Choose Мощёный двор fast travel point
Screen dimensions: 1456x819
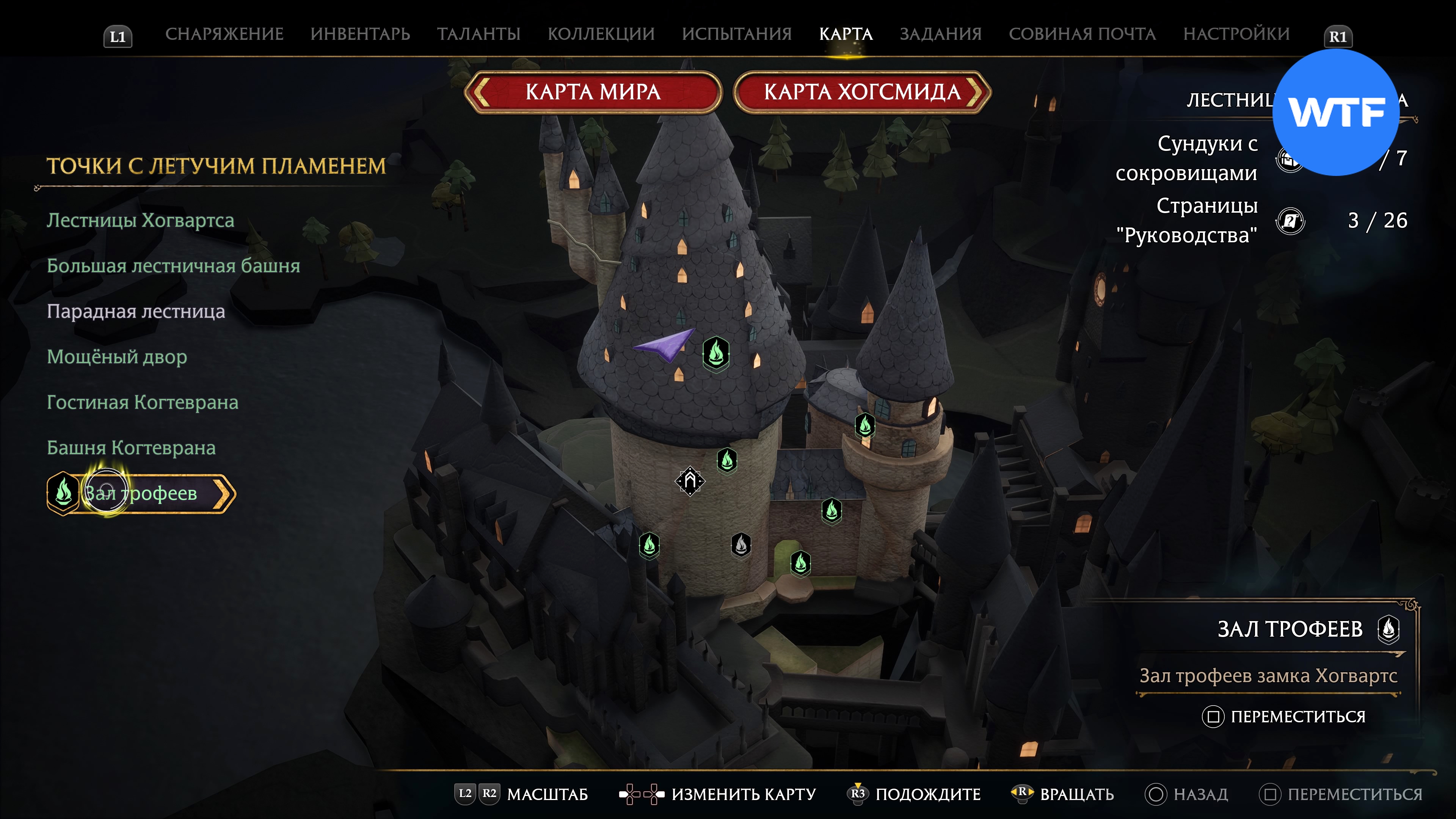point(116,357)
